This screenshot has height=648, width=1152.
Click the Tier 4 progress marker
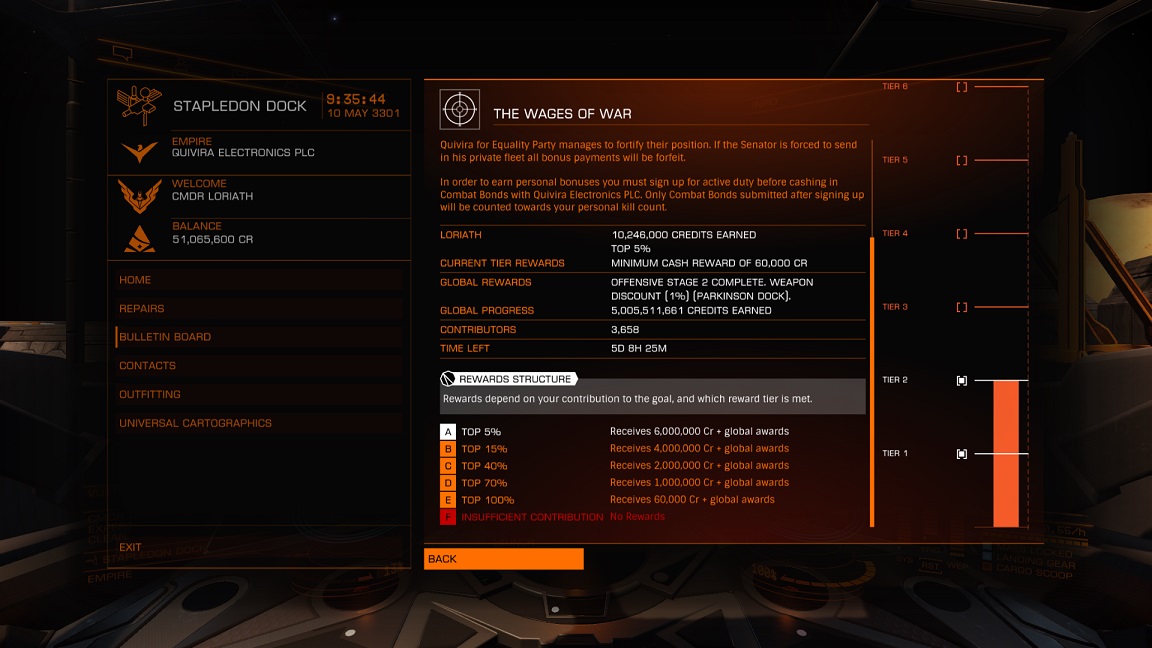(962, 234)
